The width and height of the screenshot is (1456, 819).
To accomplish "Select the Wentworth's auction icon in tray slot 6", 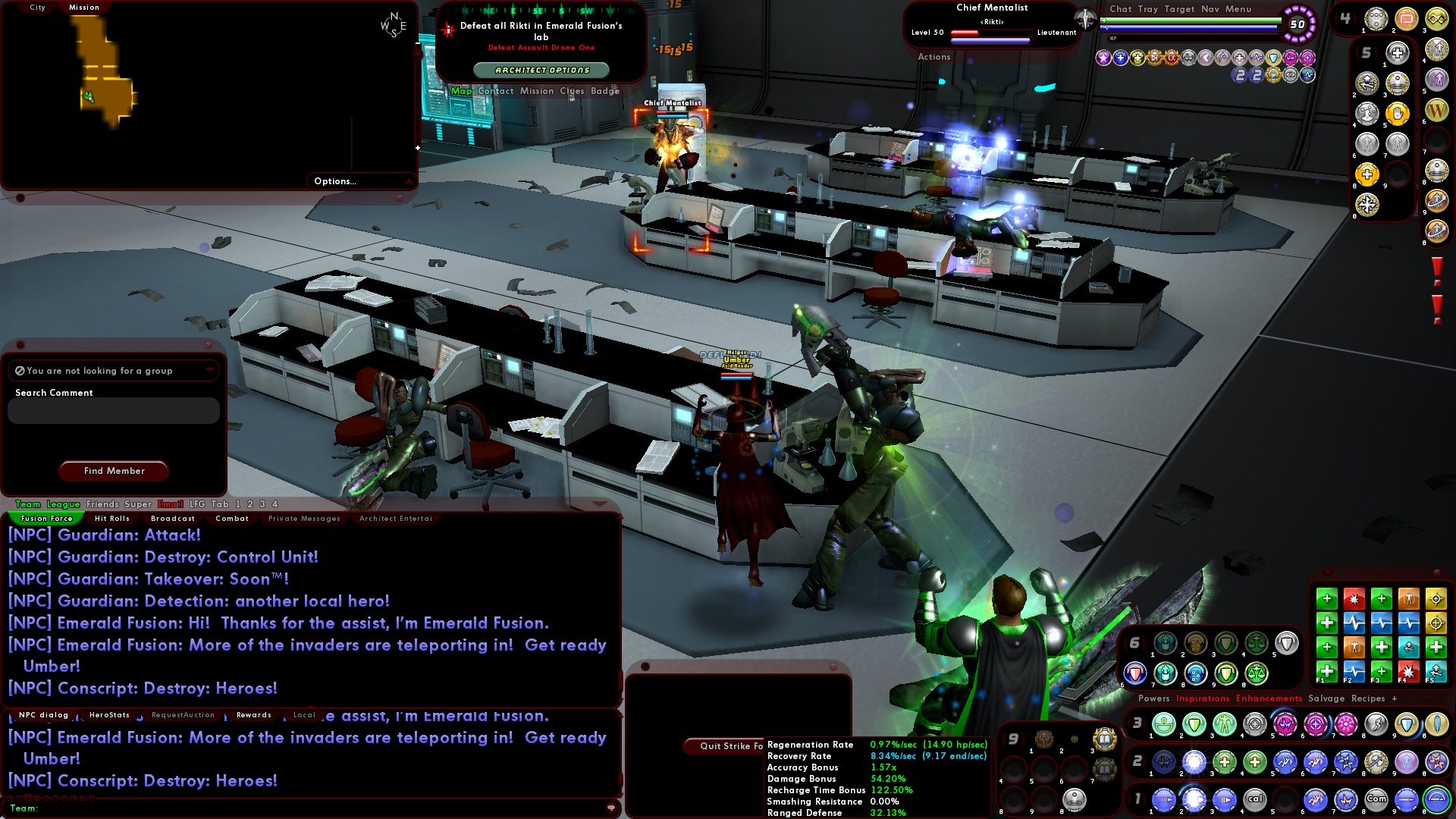I will click(1437, 111).
